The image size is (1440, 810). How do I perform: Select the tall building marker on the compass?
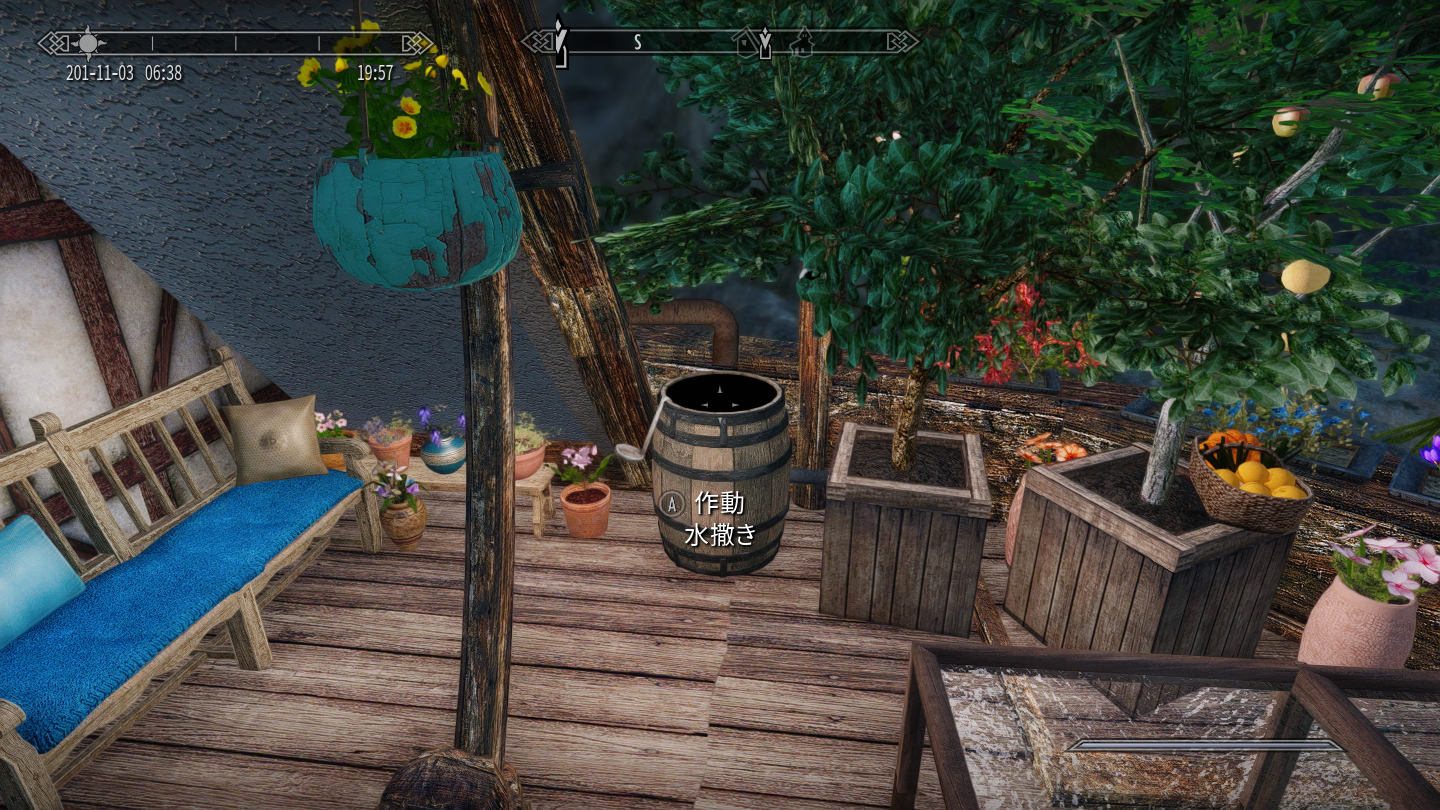(801, 42)
